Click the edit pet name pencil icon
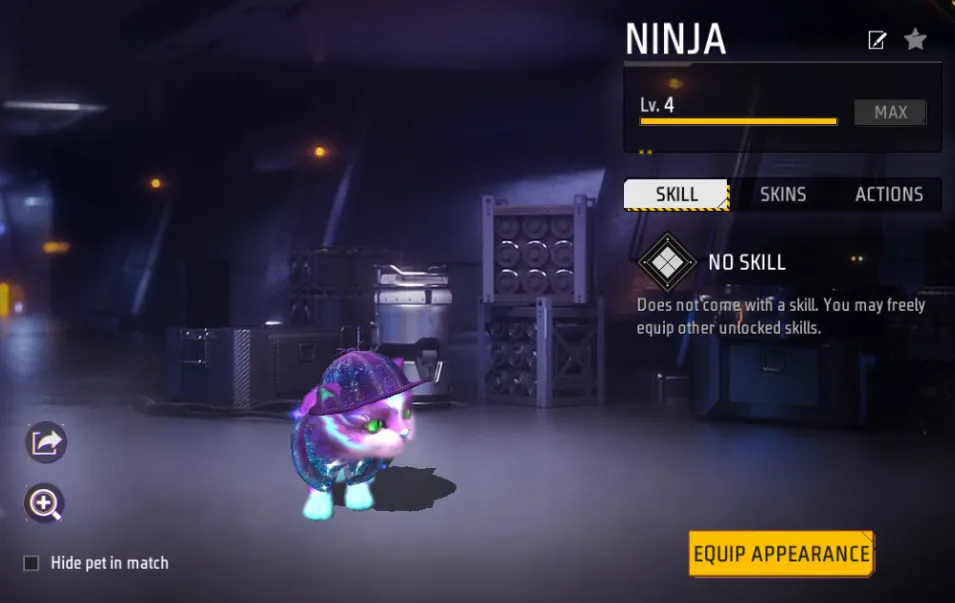The image size is (955, 603). click(877, 40)
